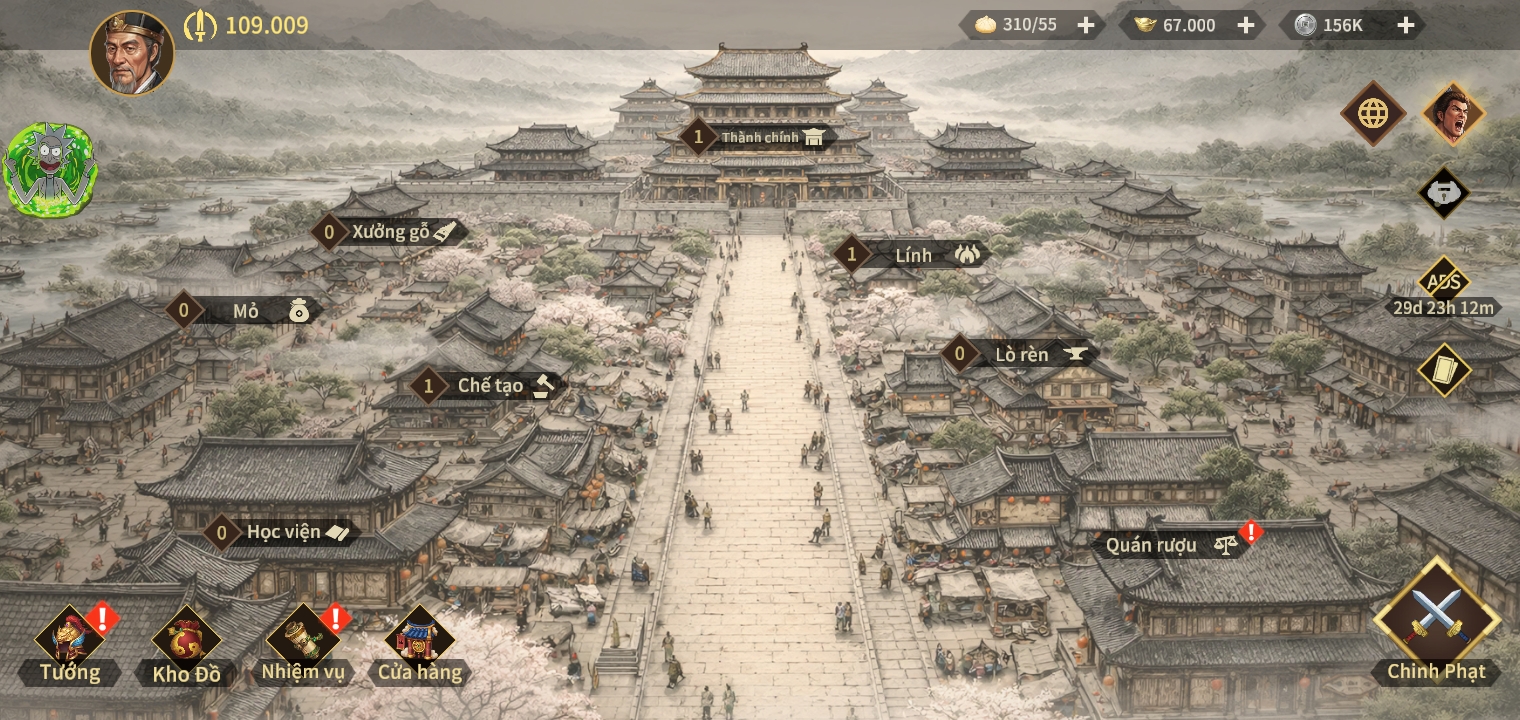Screen dimensions: 1520x720
Task: Open the player avatar portrait
Action: [x=132, y=53]
